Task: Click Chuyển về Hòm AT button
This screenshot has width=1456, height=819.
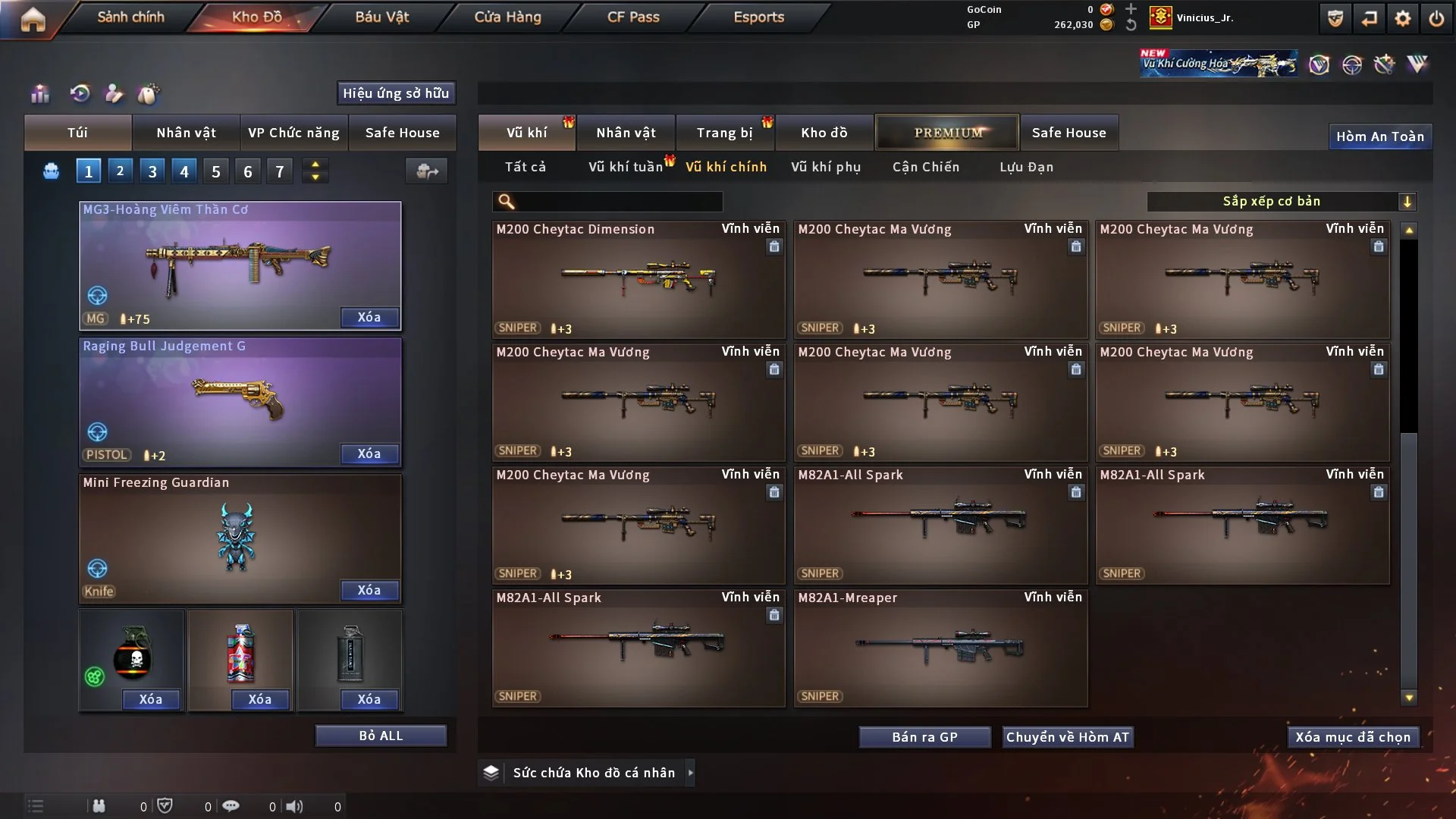Action: pos(1068,737)
